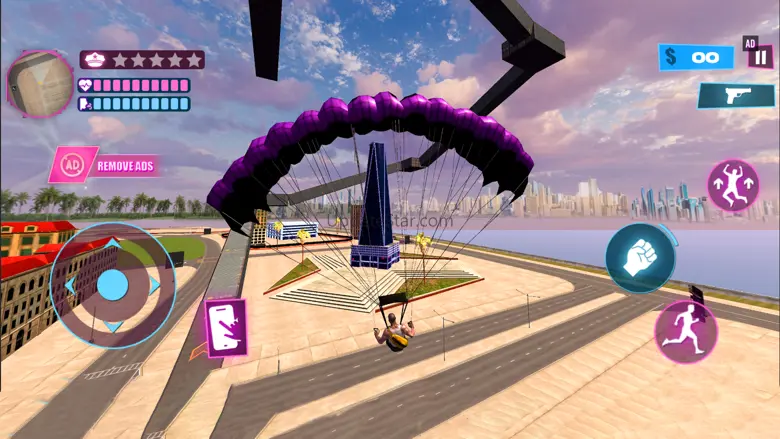Open the pink smartphone menu

(x=225, y=327)
